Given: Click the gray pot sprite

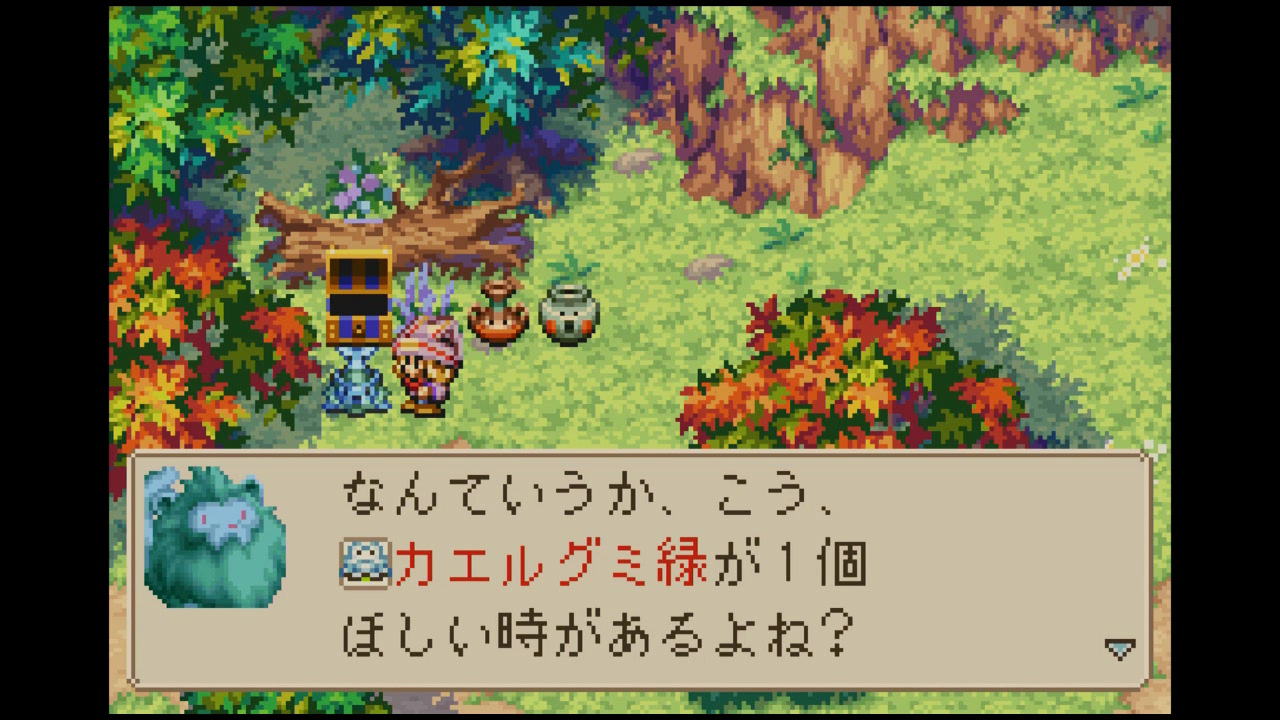Looking at the screenshot, I should tap(567, 312).
